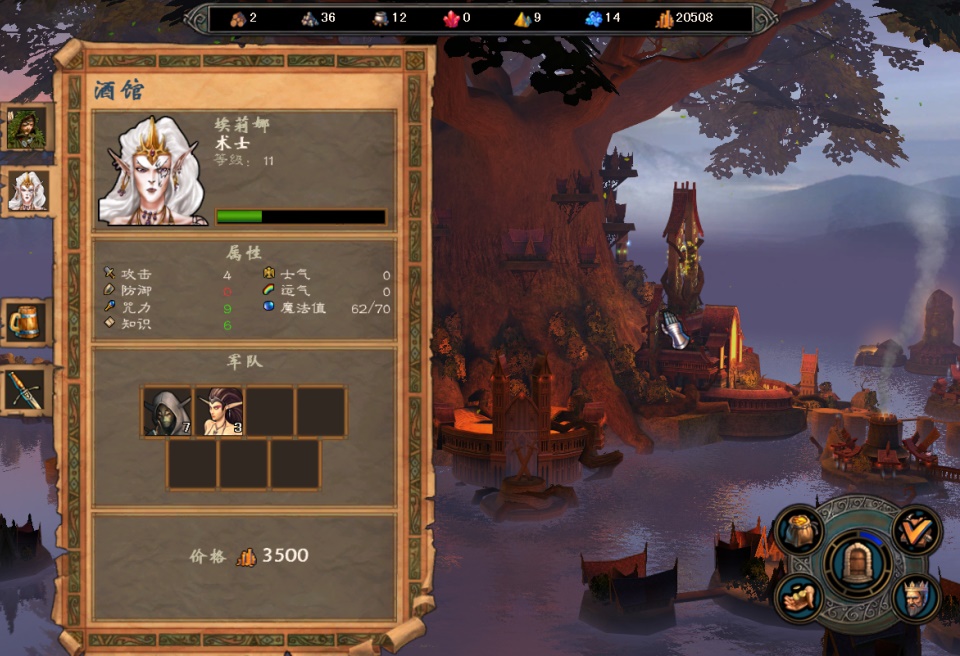Select the hooded dark unit army slot
The image size is (960, 656).
[x=167, y=412]
